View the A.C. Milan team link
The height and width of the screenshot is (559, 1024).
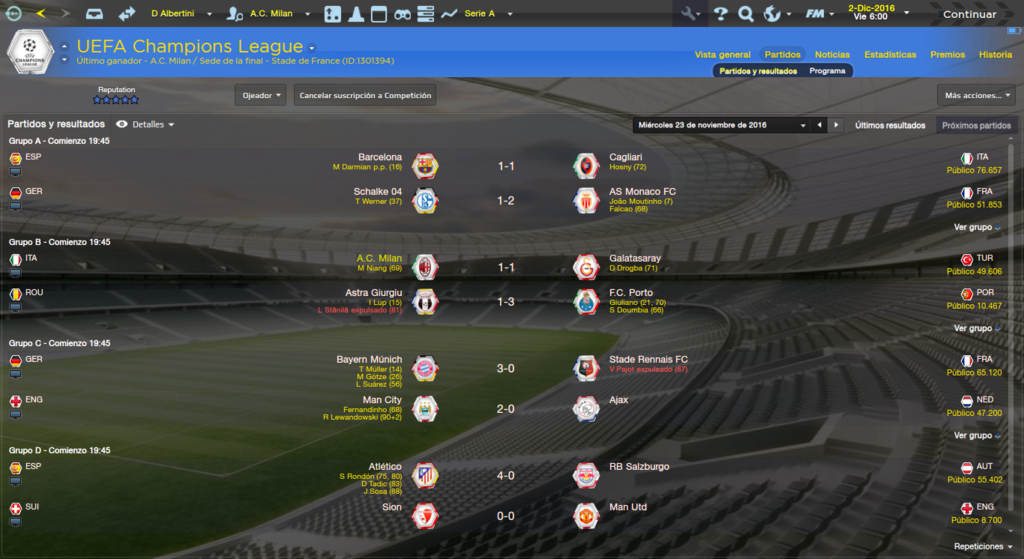(x=379, y=258)
